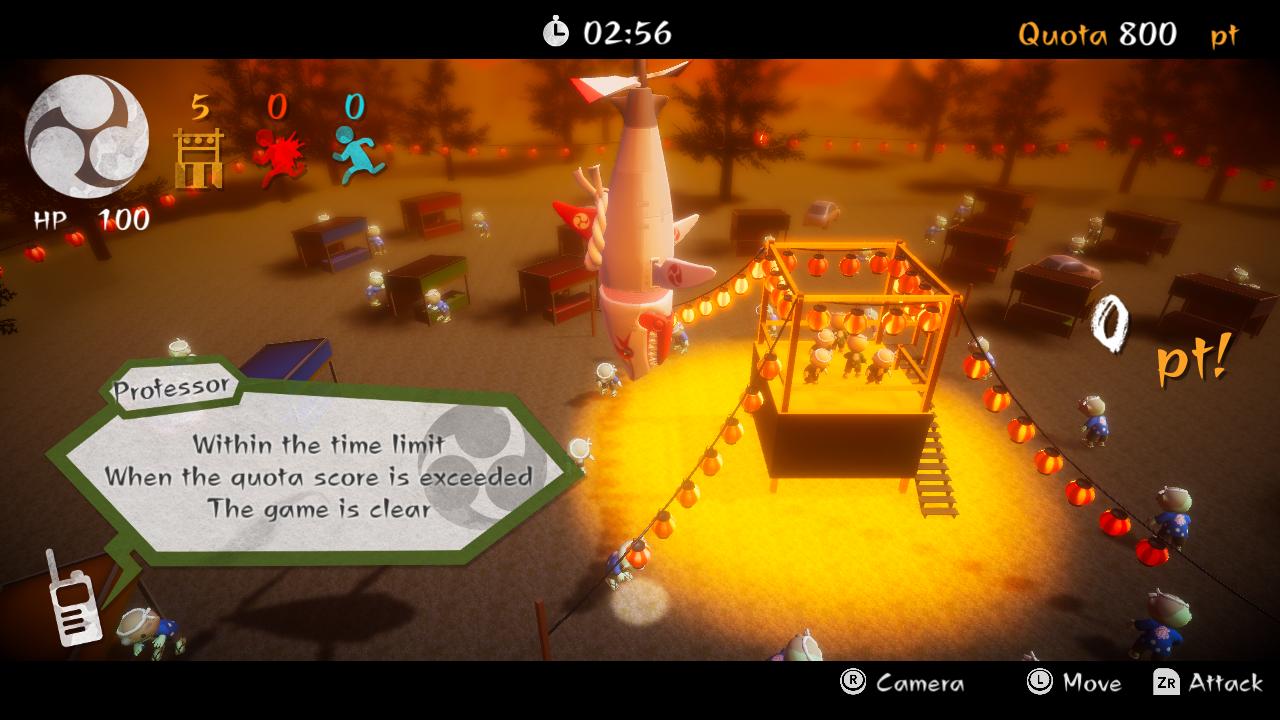
Task: Expand the Professor name tag
Action: [x=170, y=388]
